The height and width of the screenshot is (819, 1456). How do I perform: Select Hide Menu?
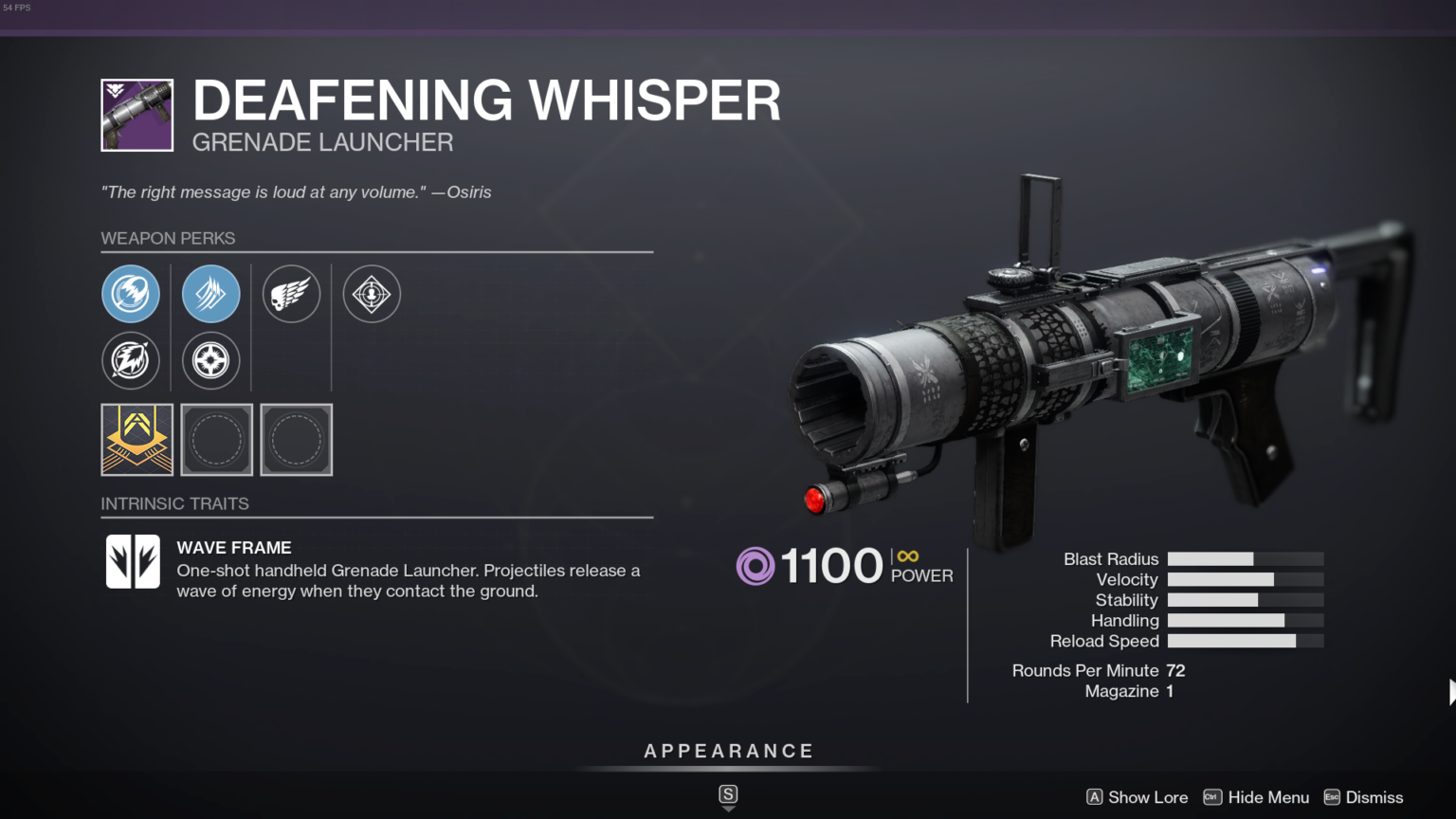[x=1268, y=797]
